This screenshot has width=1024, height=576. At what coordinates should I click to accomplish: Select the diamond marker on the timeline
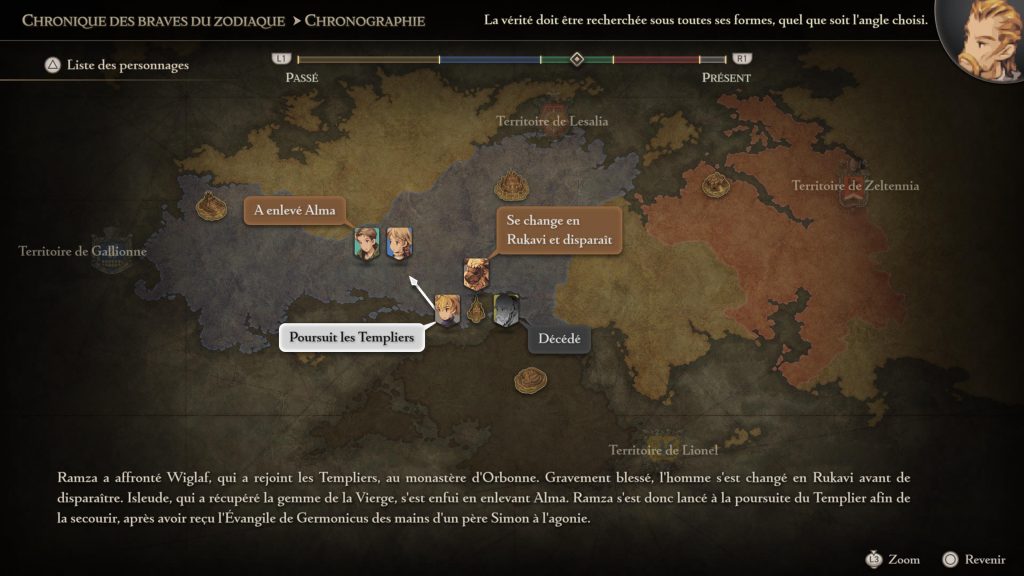coord(577,59)
